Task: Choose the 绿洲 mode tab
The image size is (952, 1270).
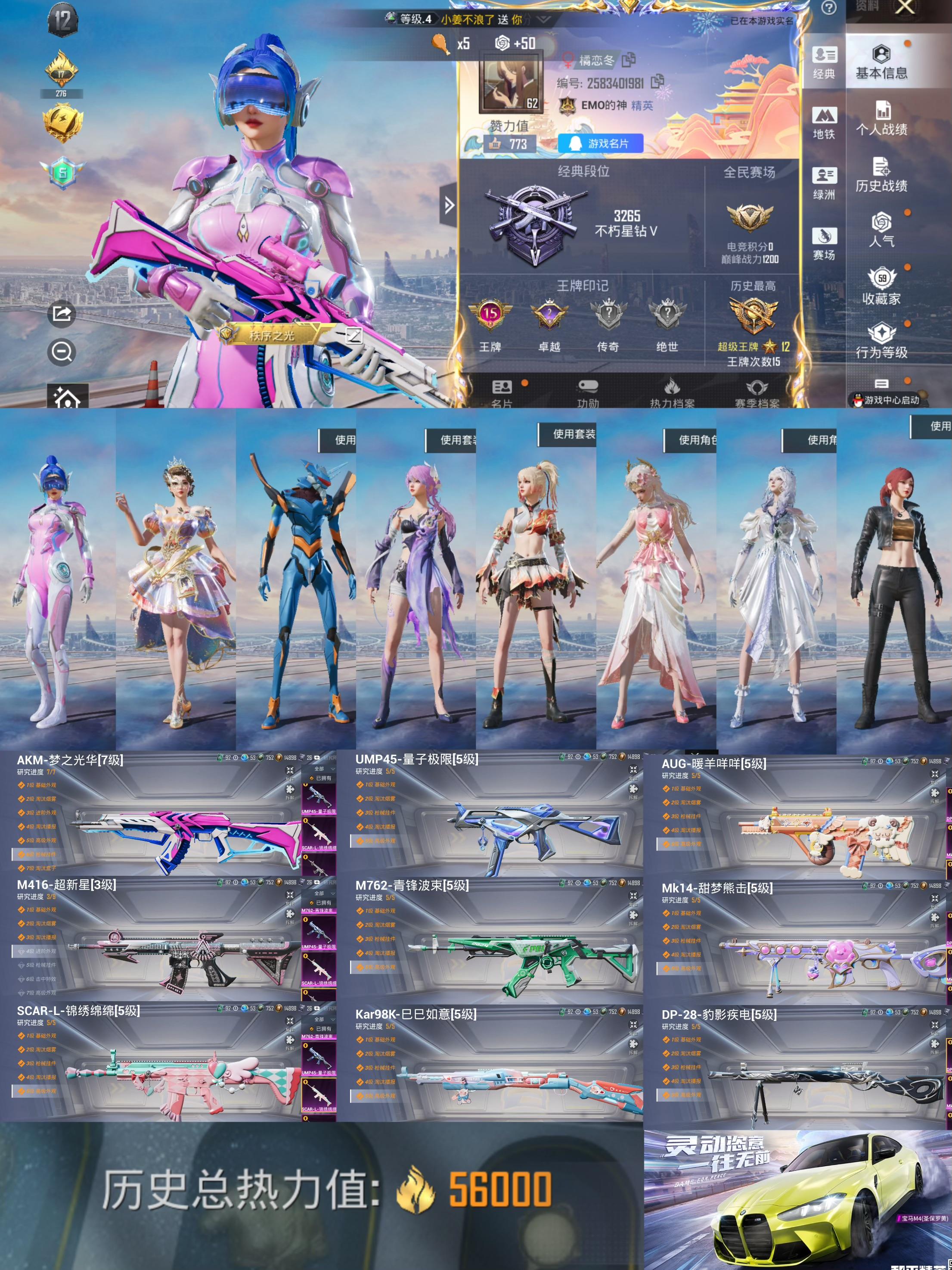Action: (824, 183)
